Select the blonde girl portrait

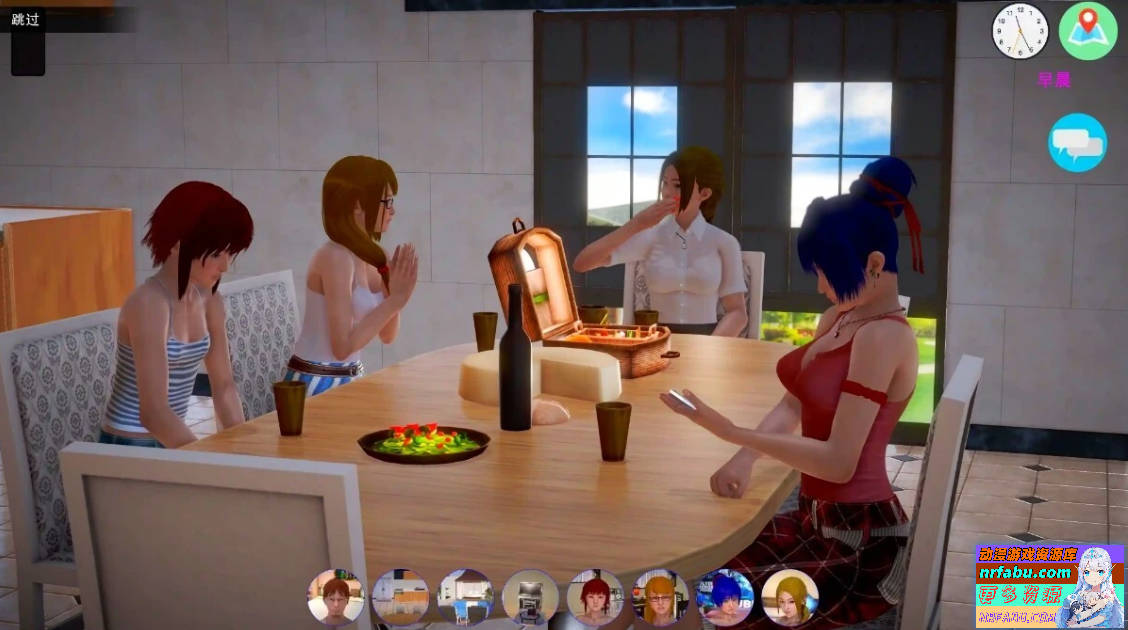(x=790, y=597)
